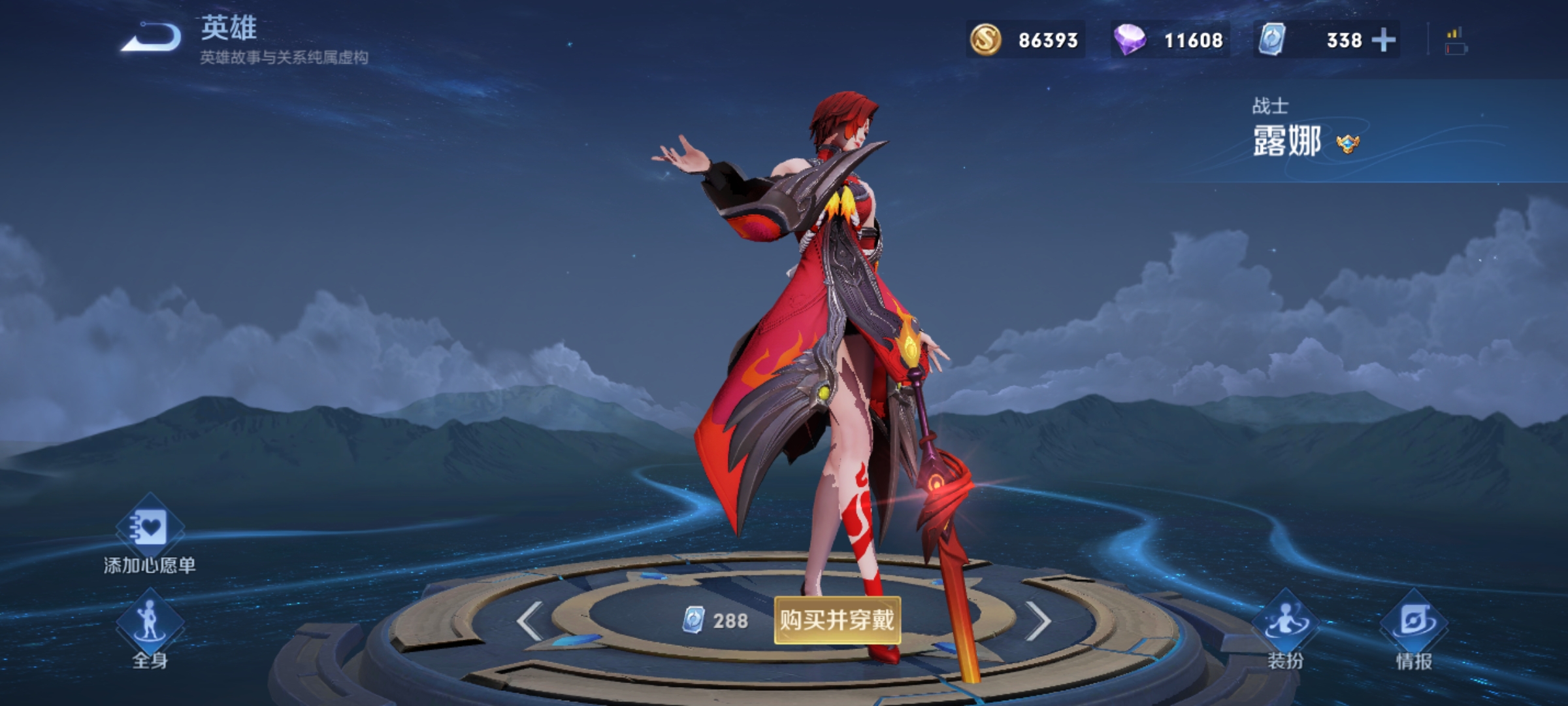Image resolution: width=1568 pixels, height=706 pixels.
Task: Click the 购买并穿戴 purchase button
Action: click(837, 620)
